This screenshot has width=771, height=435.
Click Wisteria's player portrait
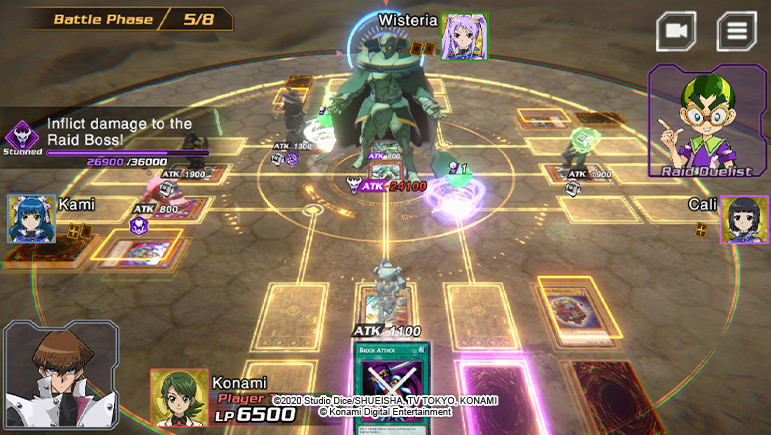(464, 36)
